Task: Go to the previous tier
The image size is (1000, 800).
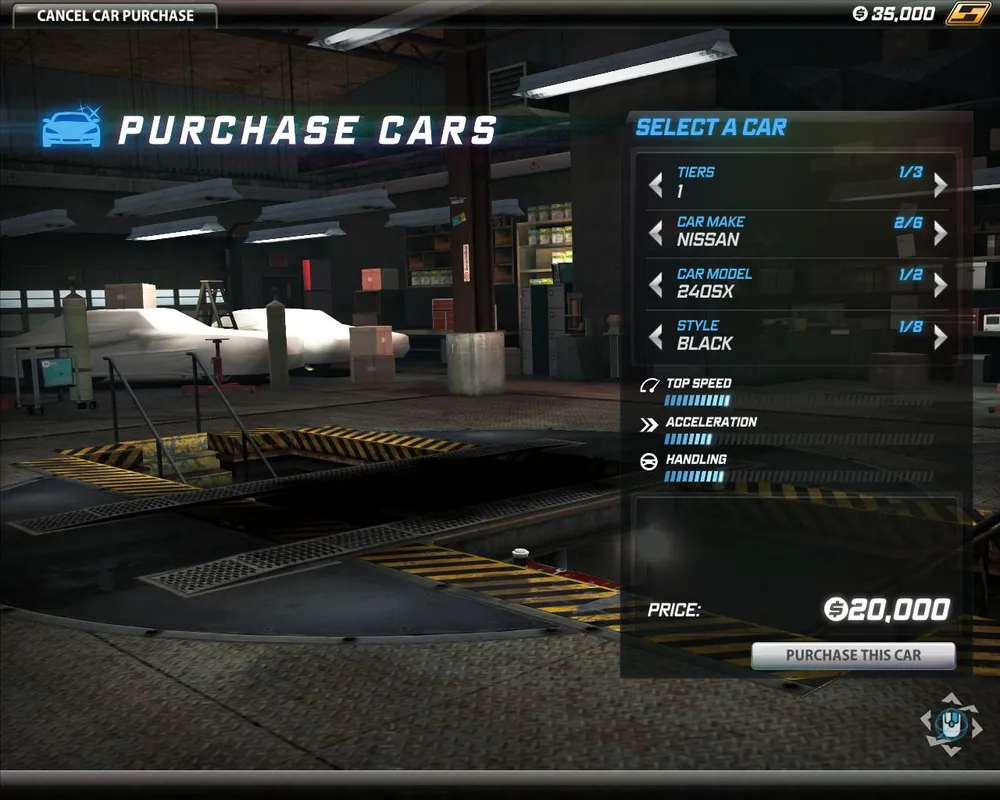Action: click(656, 185)
